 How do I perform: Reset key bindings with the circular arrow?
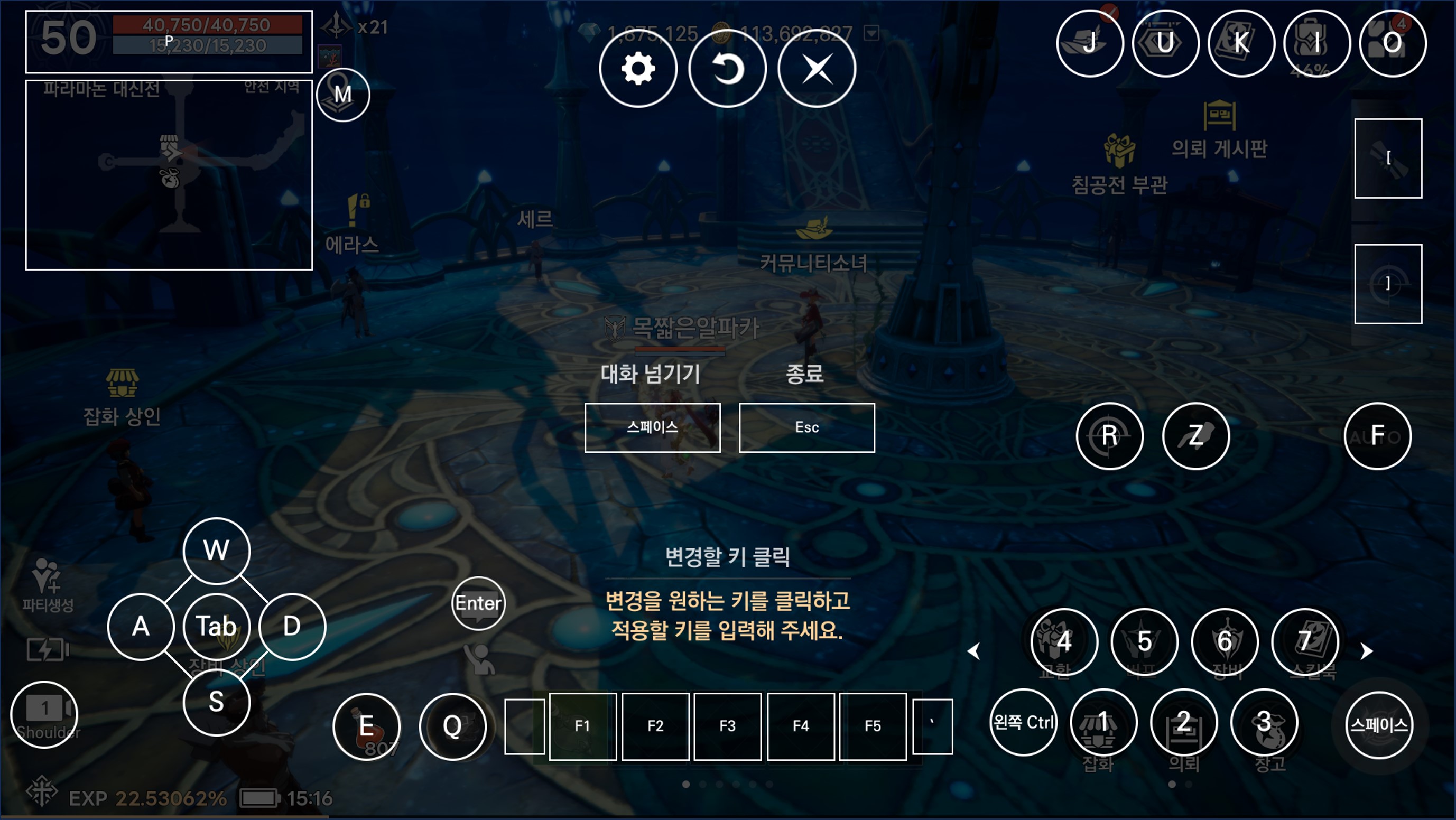pyautogui.click(x=727, y=68)
